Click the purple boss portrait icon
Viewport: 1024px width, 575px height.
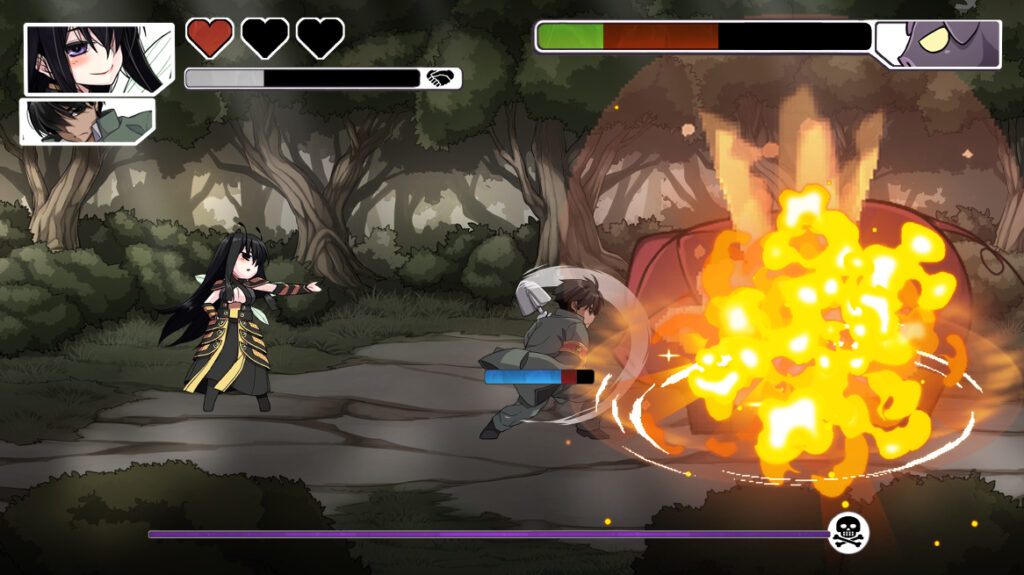pyautogui.click(x=940, y=44)
